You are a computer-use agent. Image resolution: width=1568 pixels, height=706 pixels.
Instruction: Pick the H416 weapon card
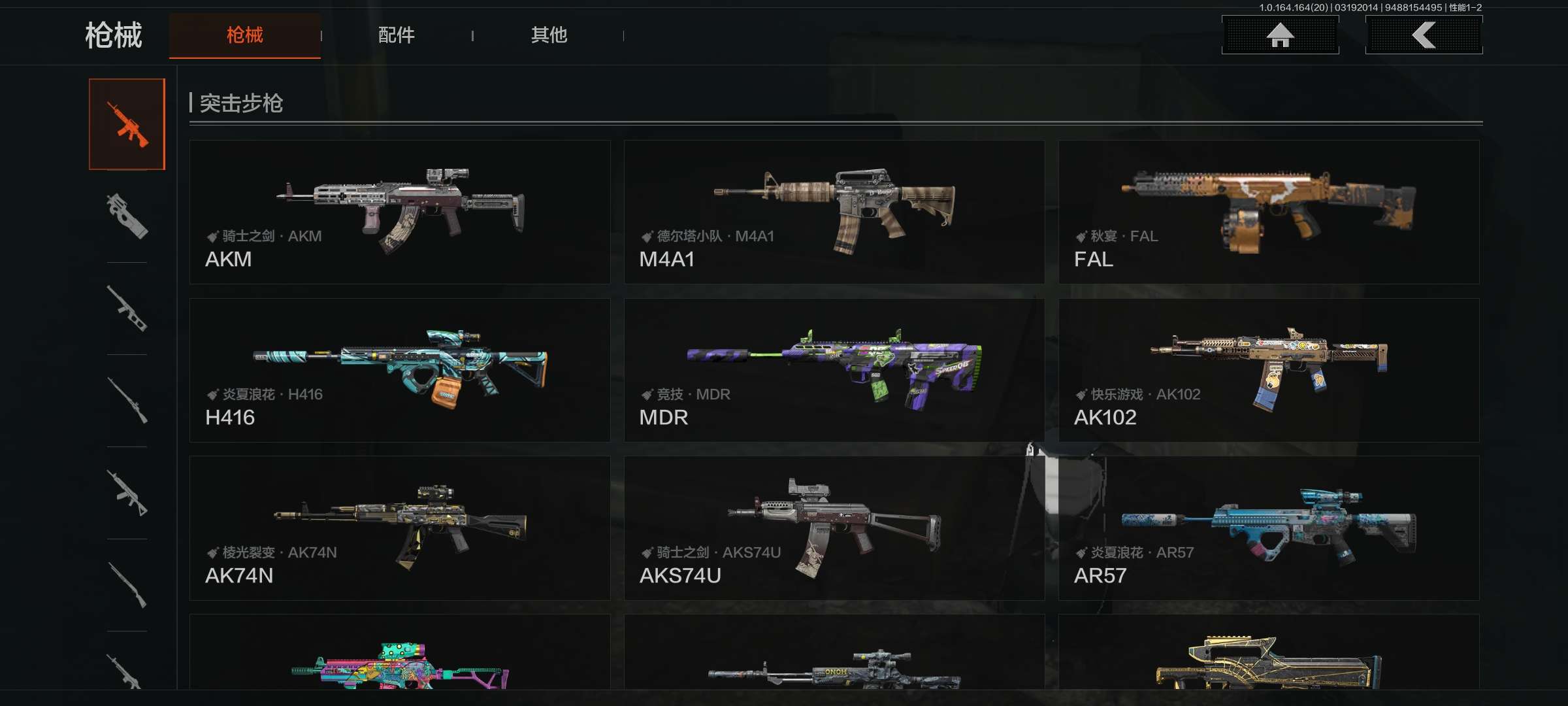point(400,370)
